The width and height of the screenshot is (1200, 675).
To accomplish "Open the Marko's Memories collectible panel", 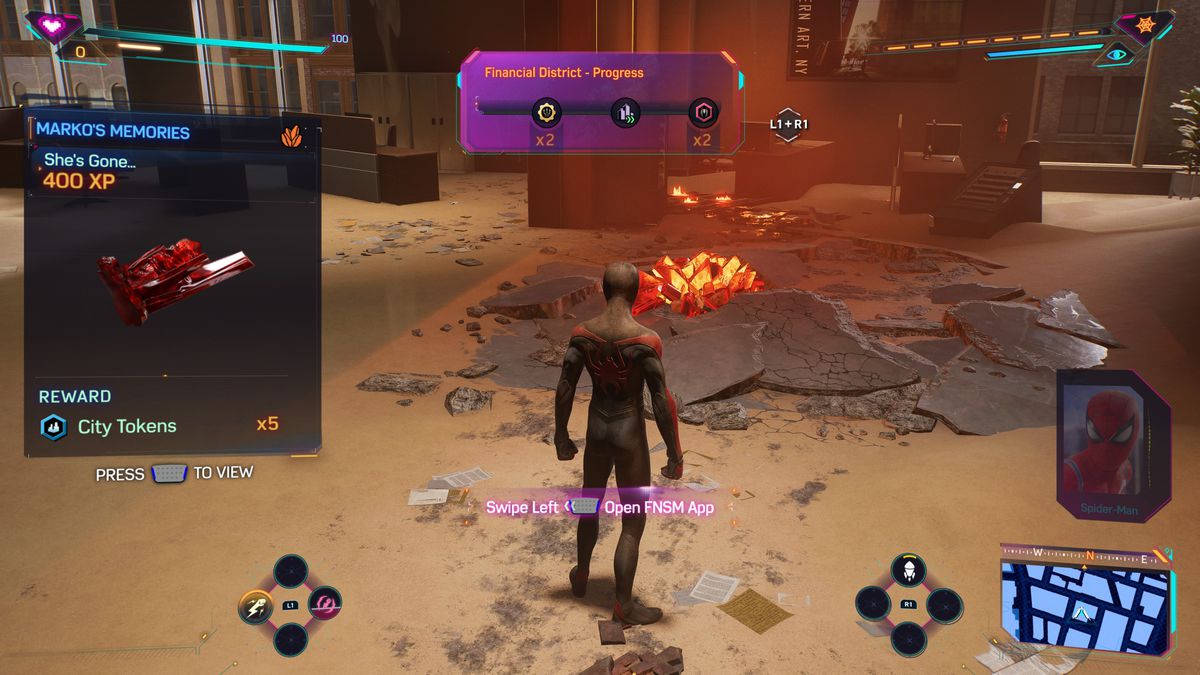I will 112,131.
